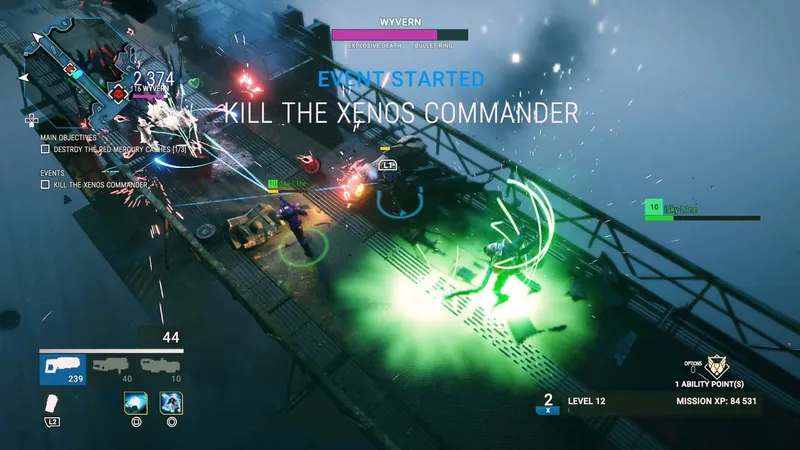800x450 pixels.
Task: Click the Destroy the Red Mercury Caches objective
Action: (114, 149)
